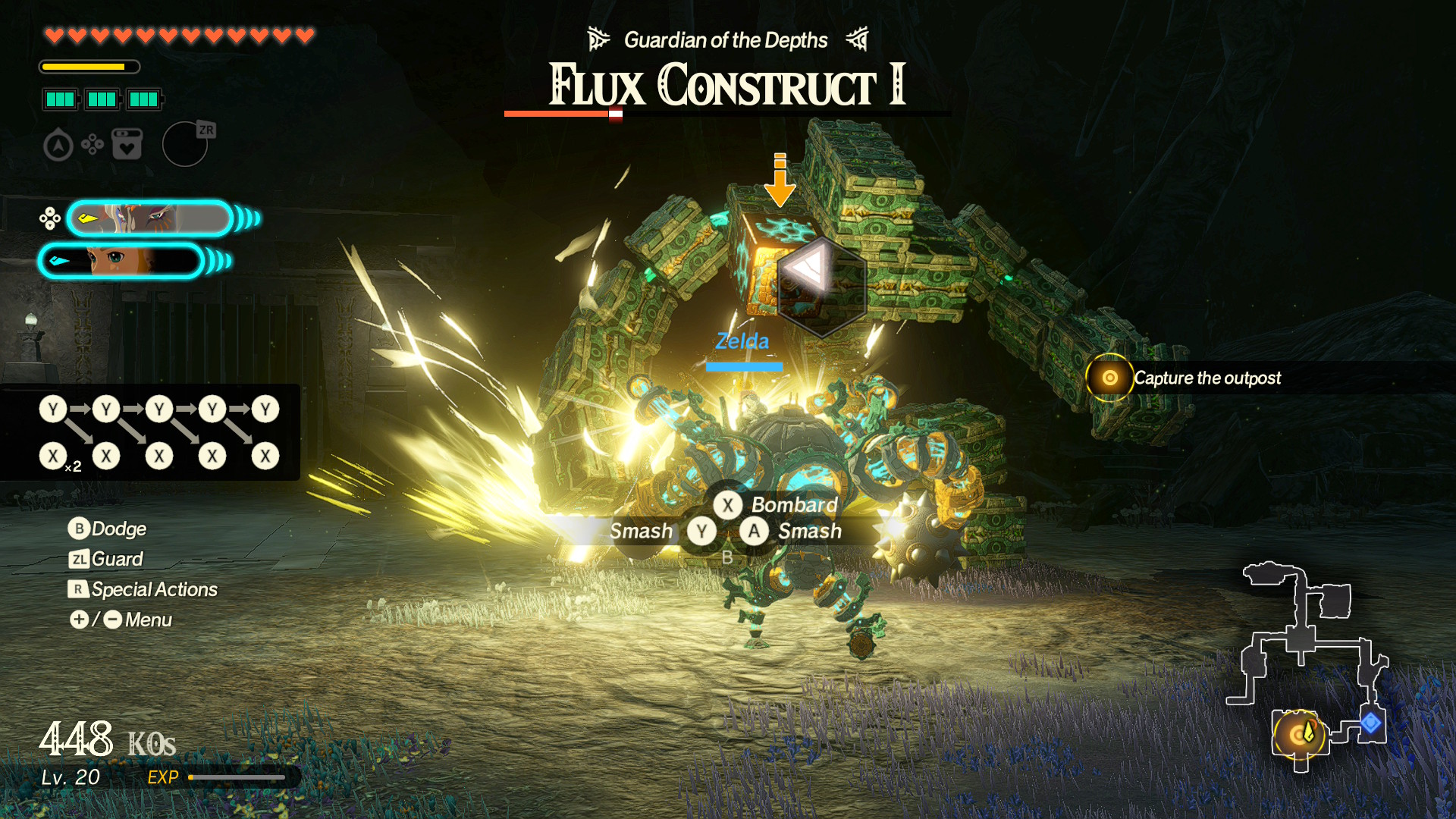The height and width of the screenshot is (819, 1456).
Task: Select the Special Actions R icon
Action: 80,589
